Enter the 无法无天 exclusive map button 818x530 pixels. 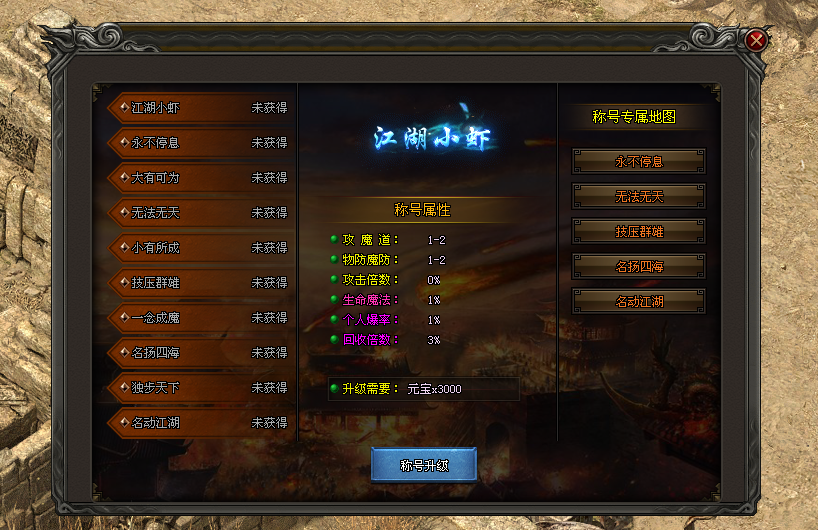click(x=639, y=196)
